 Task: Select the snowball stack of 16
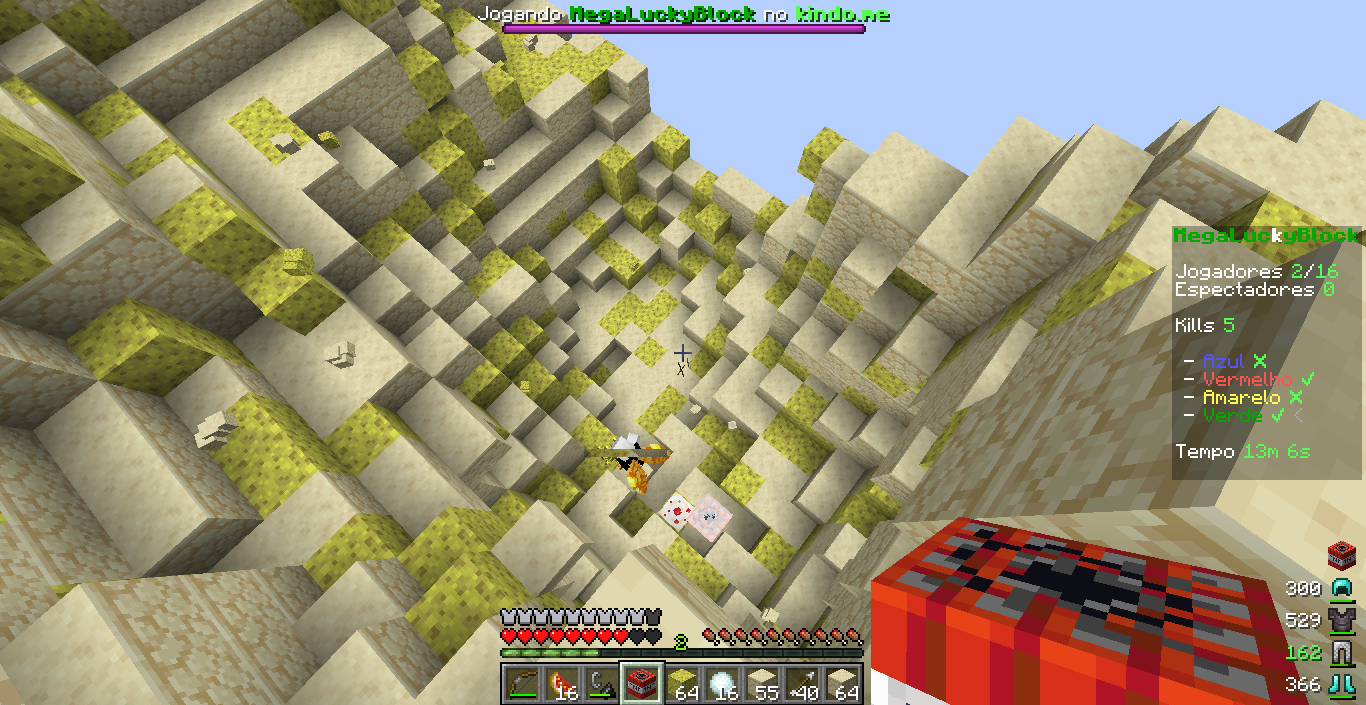721,684
